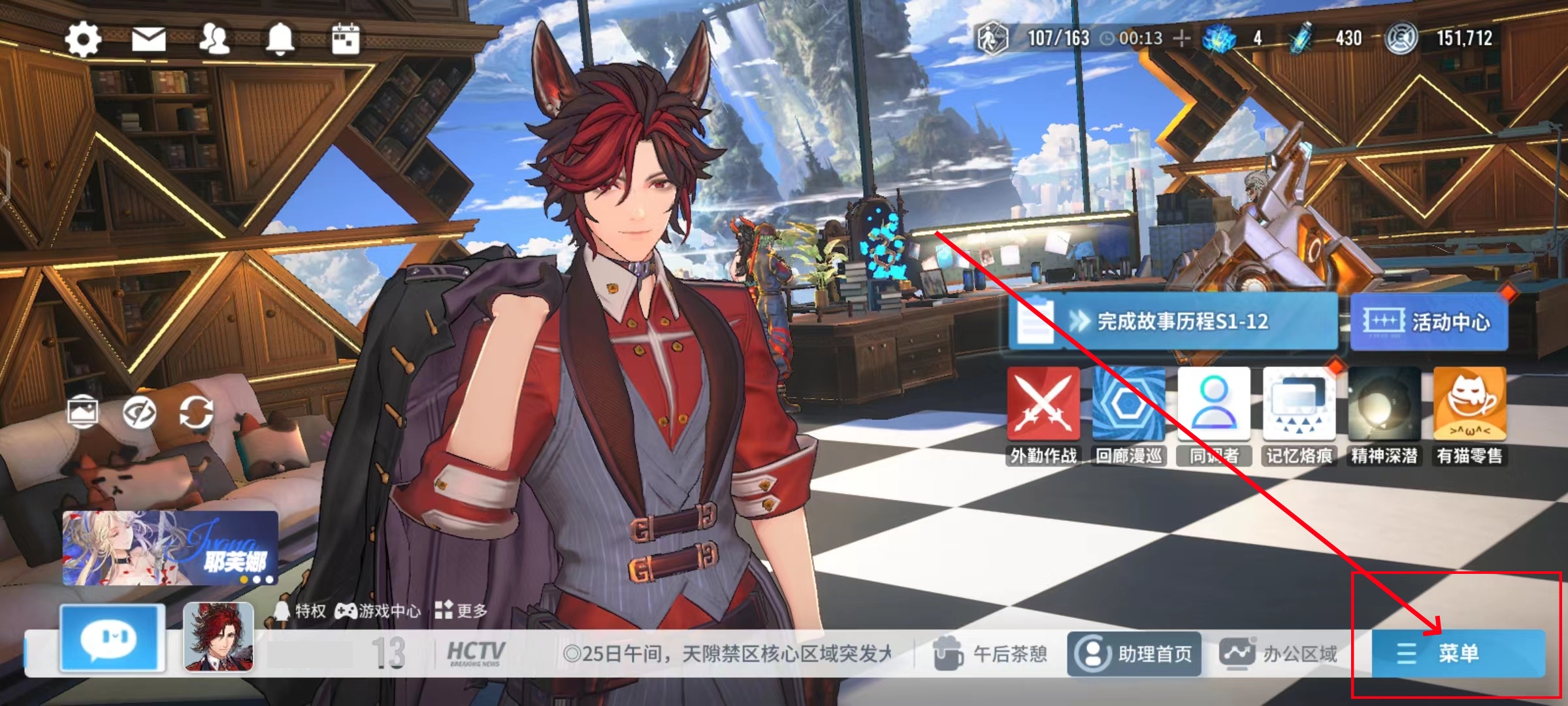
Task: Switch to 办公区域 office area
Action: click(1279, 653)
